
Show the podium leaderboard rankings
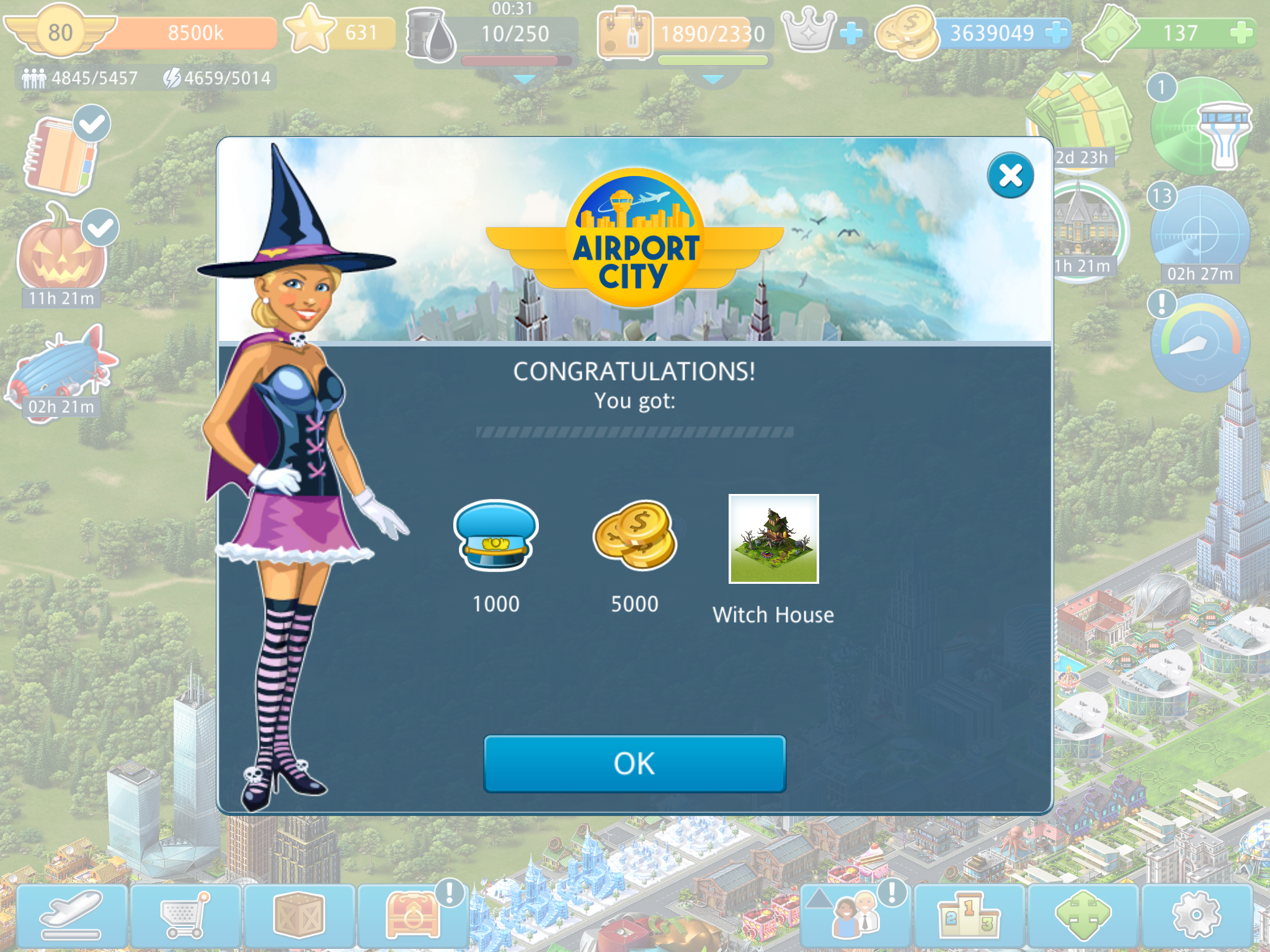pyautogui.click(x=969, y=915)
